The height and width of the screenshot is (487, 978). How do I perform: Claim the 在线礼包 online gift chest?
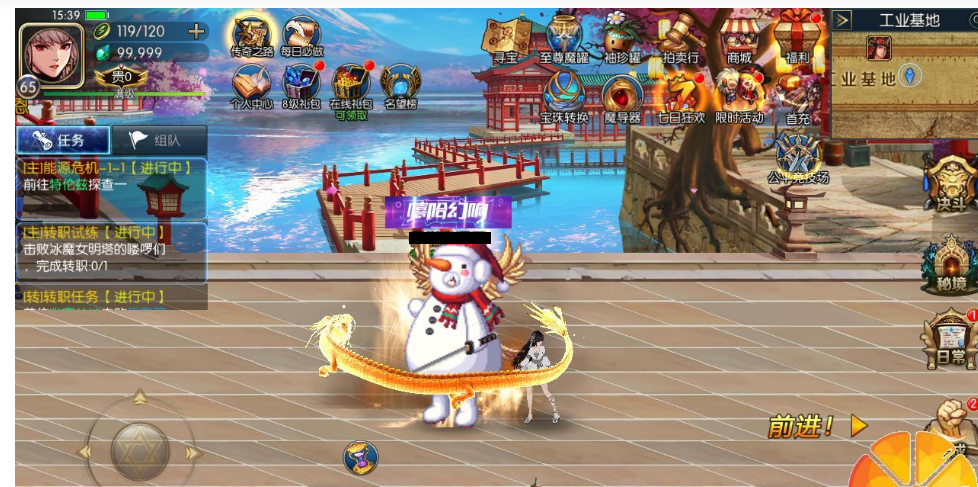coord(350,84)
